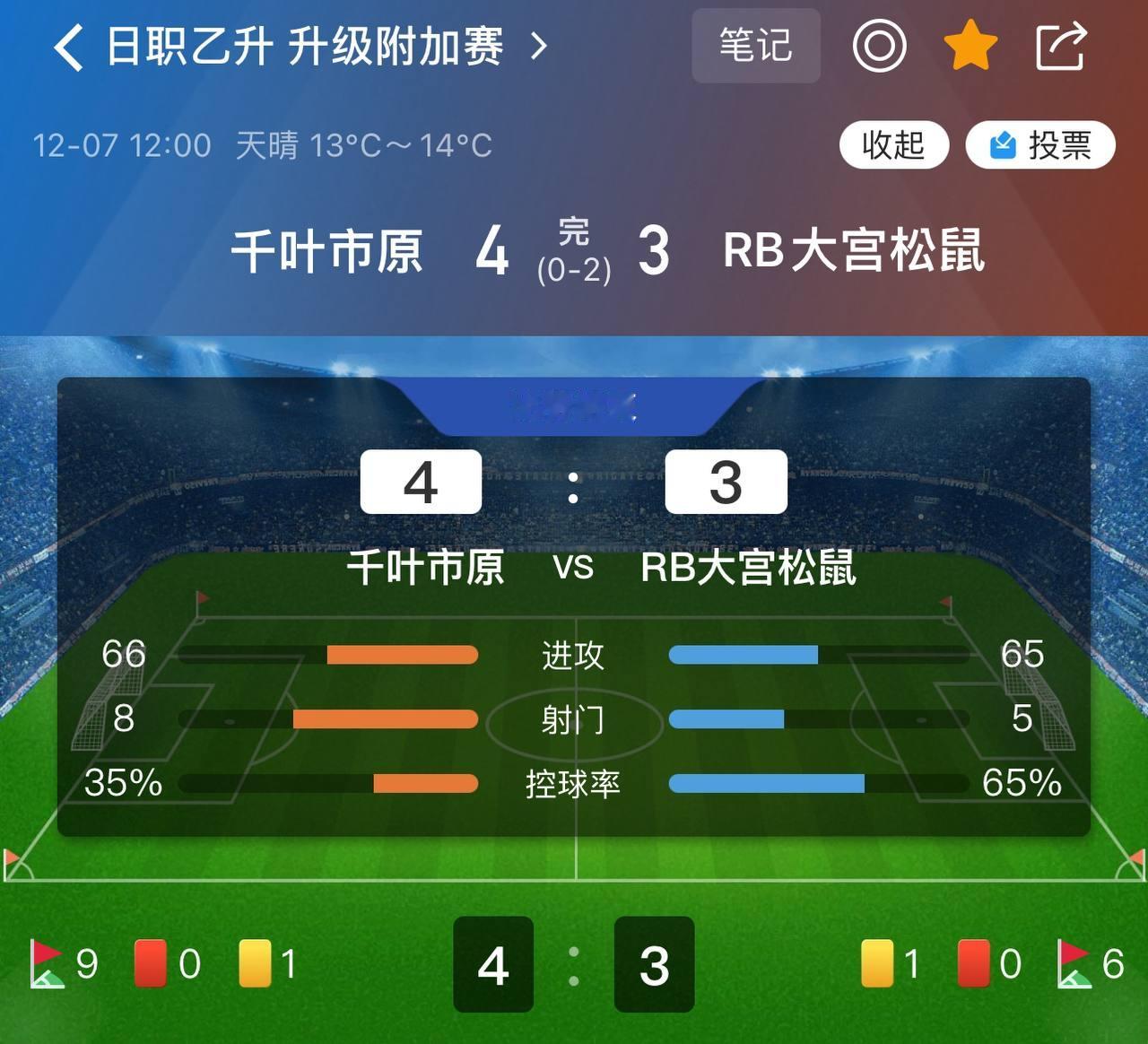Toggle the star favorite icon
This screenshot has width=1148, height=1044.
click(x=970, y=47)
